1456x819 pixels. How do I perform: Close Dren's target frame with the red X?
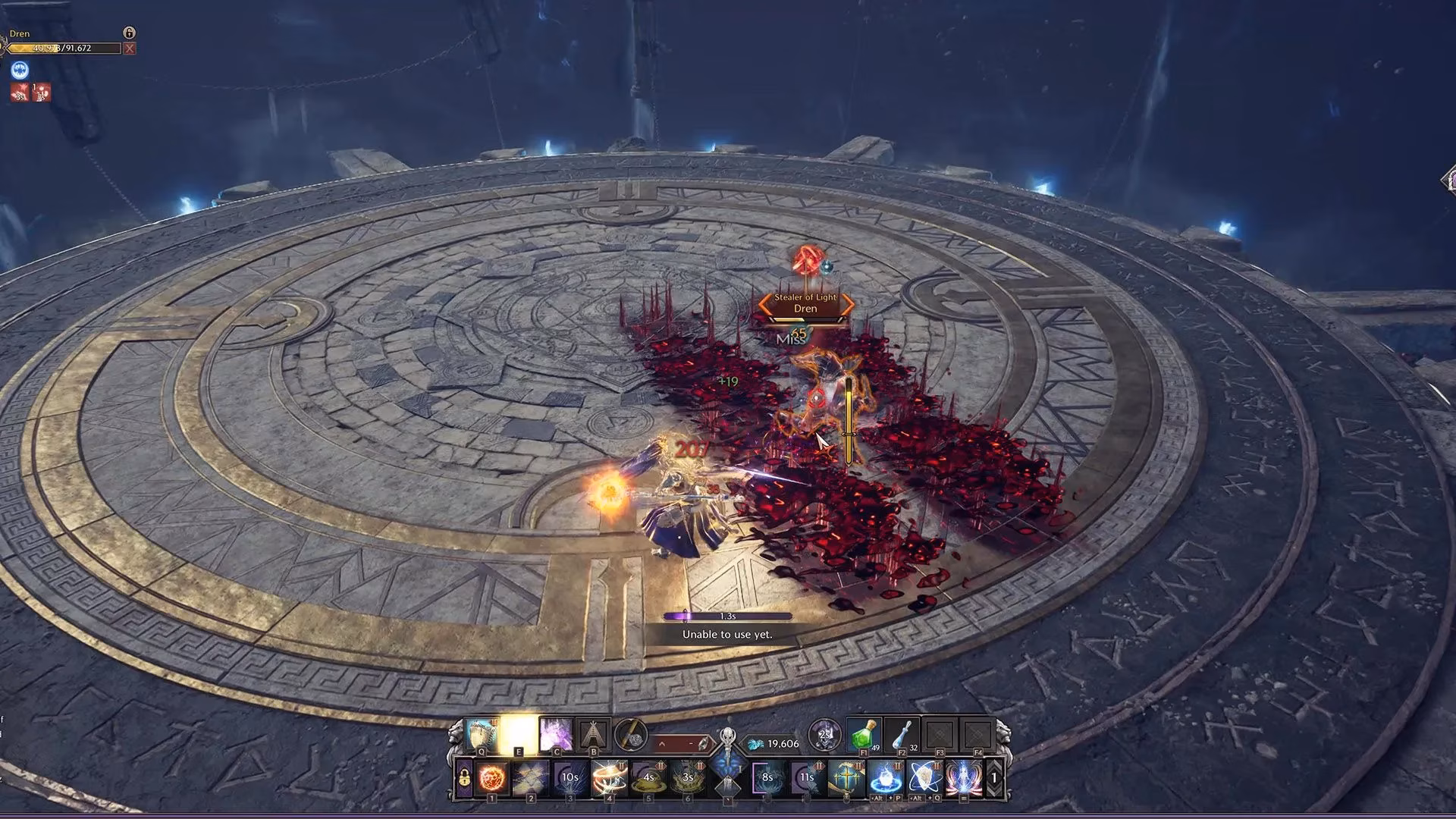point(130,49)
